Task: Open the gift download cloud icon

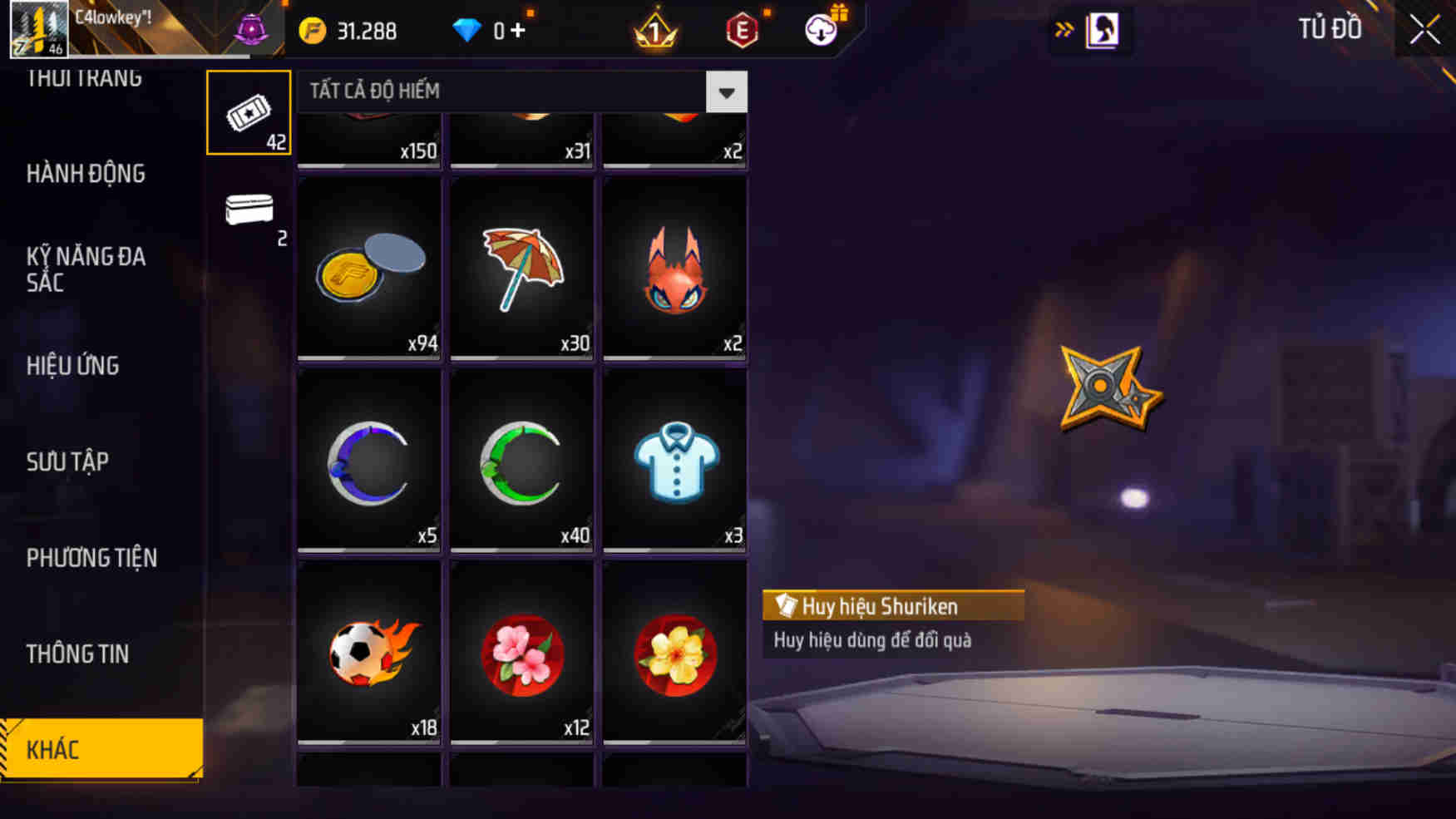Action: click(x=820, y=30)
